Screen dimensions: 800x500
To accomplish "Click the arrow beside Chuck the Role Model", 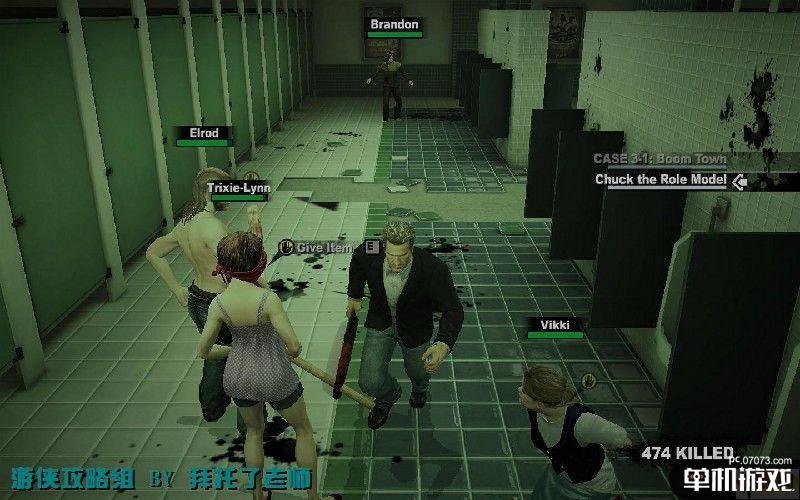I will point(739,181).
